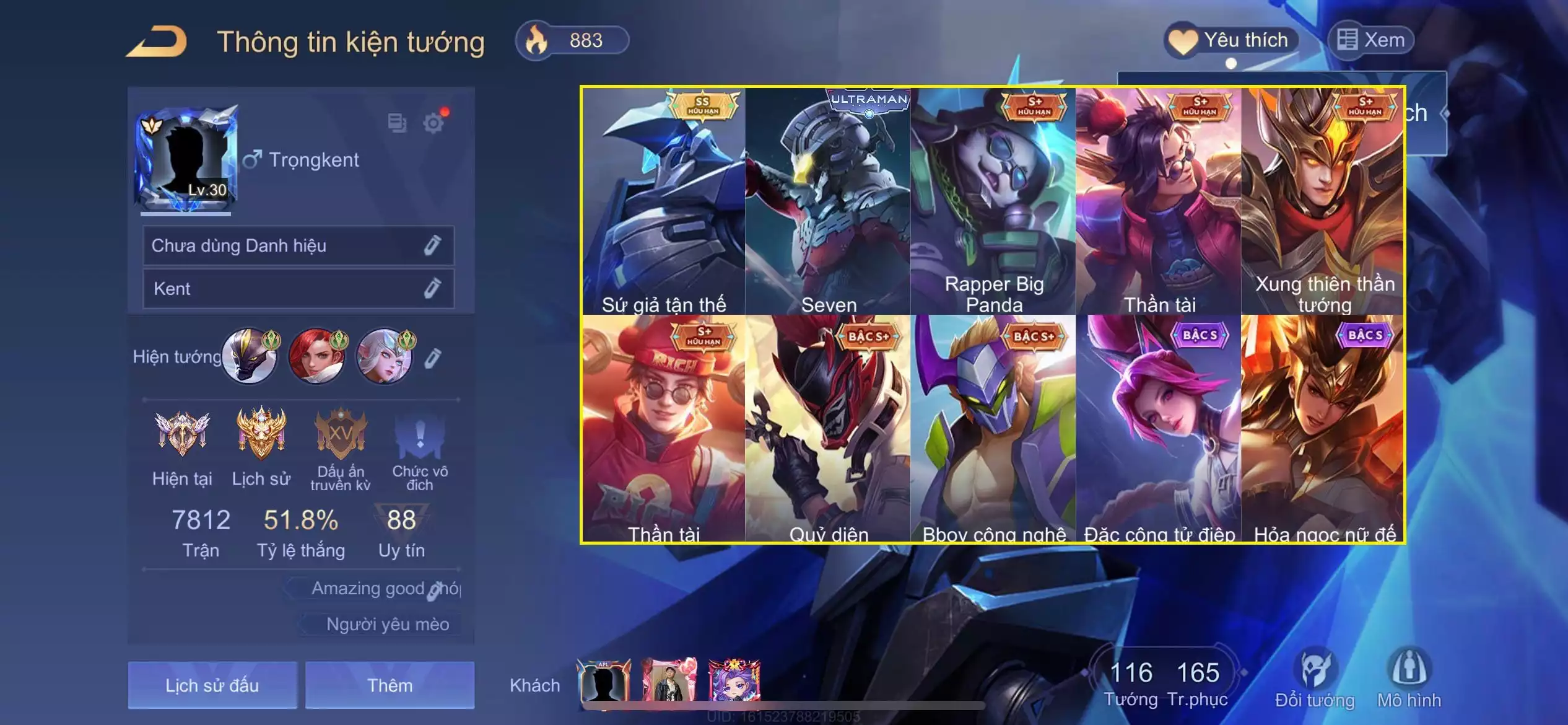Edit the Chưa dùng Danh hiệu title
Screen dimensions: 1568x725
click(432, 245)
